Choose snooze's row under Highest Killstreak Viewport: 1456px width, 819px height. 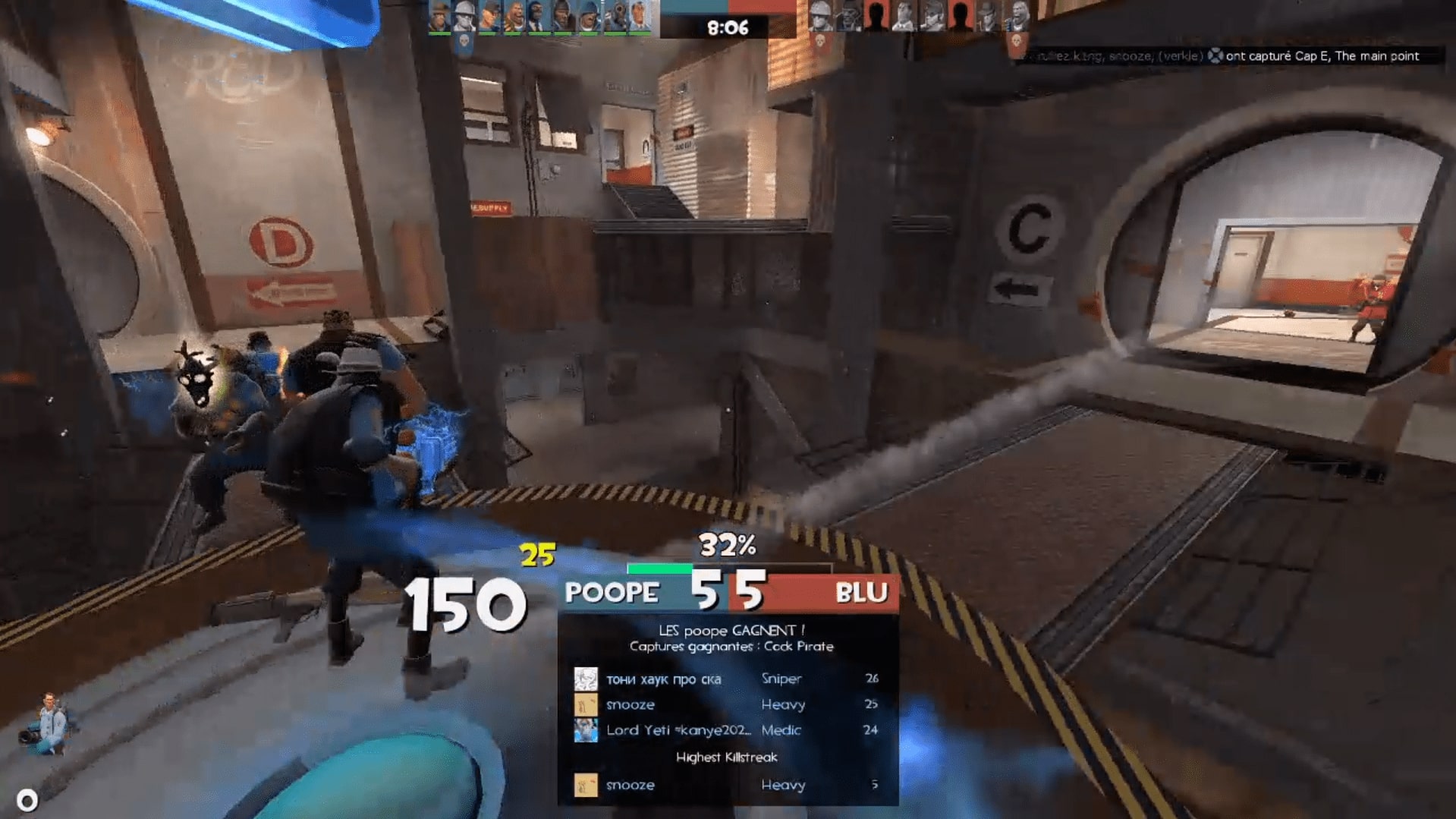(x=727, y=785)
